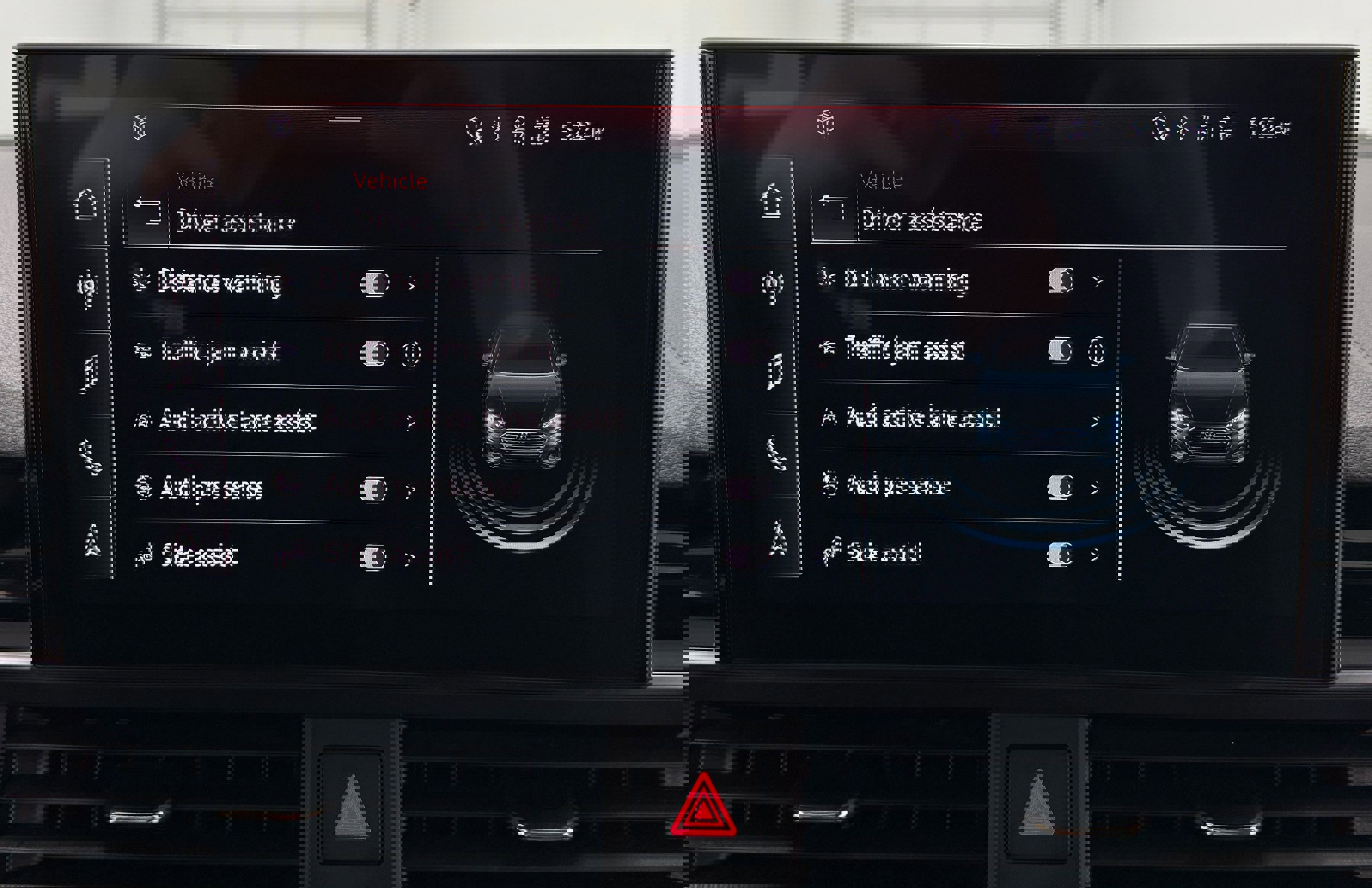Go to home on the right display

point(772,202)
